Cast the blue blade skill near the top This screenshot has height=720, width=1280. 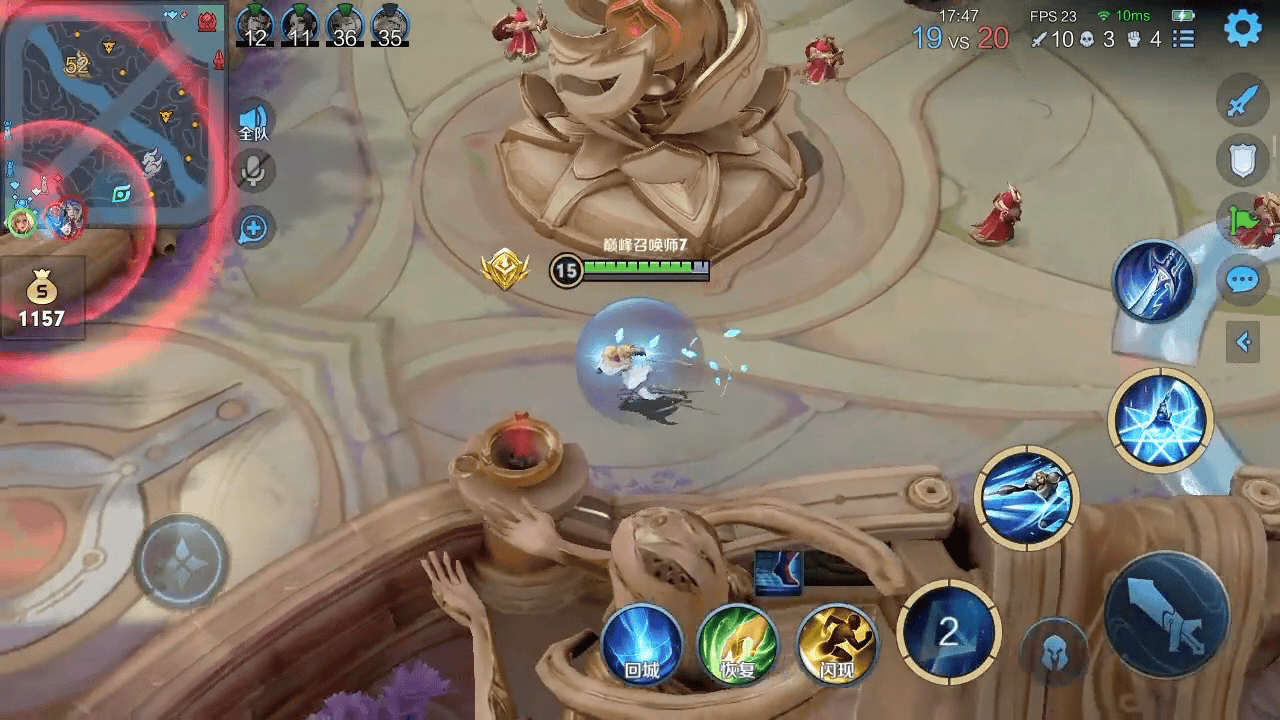click(1154, 281)
